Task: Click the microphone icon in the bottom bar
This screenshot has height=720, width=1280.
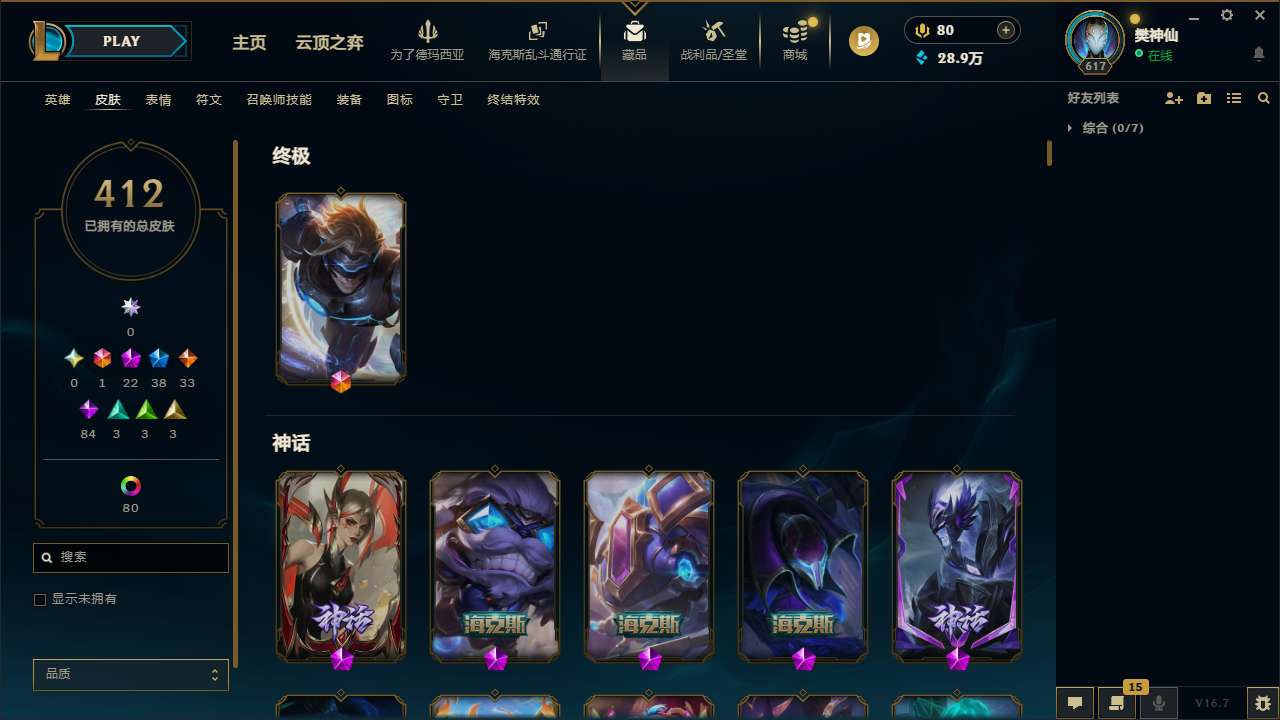Action: pyautogui.click(x=1158, y=703)
